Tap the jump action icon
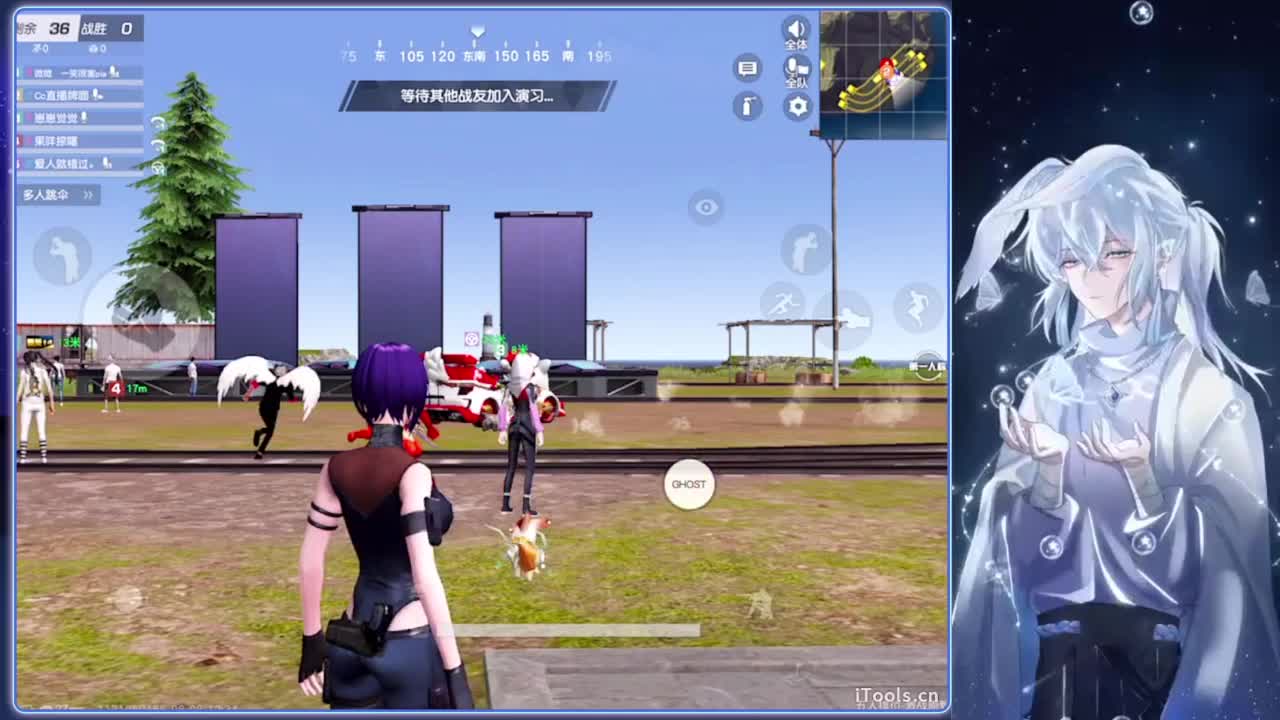This screenshot has width=1280, height=720. (x=917, y=305)
